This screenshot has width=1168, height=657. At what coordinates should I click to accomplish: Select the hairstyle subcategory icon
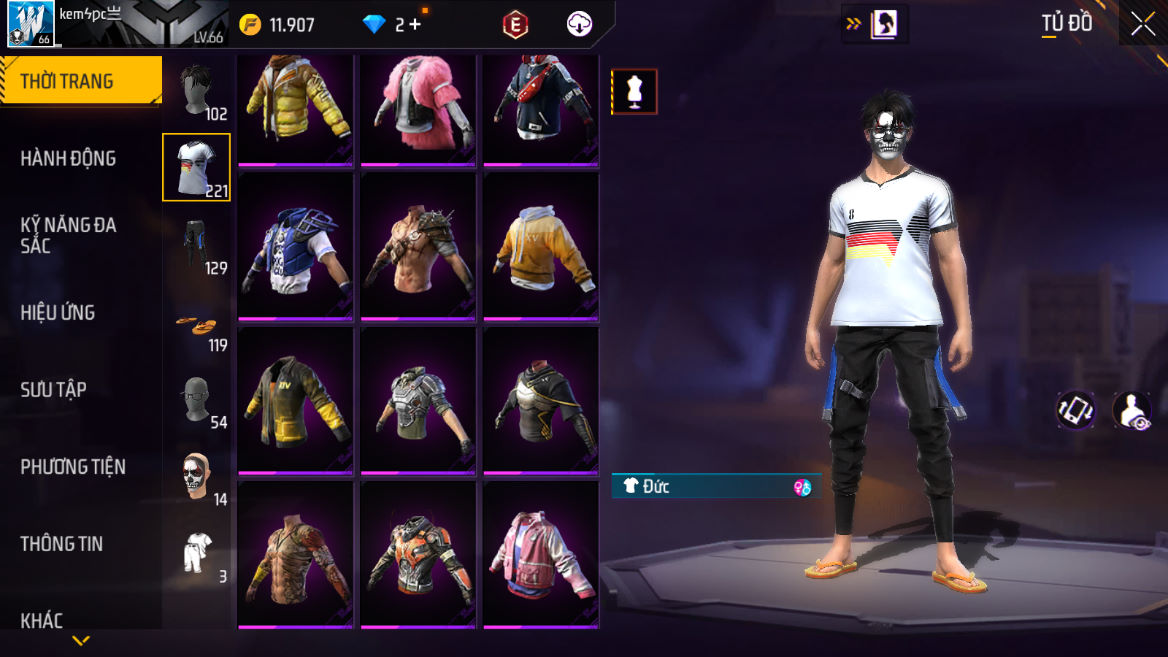197,91
